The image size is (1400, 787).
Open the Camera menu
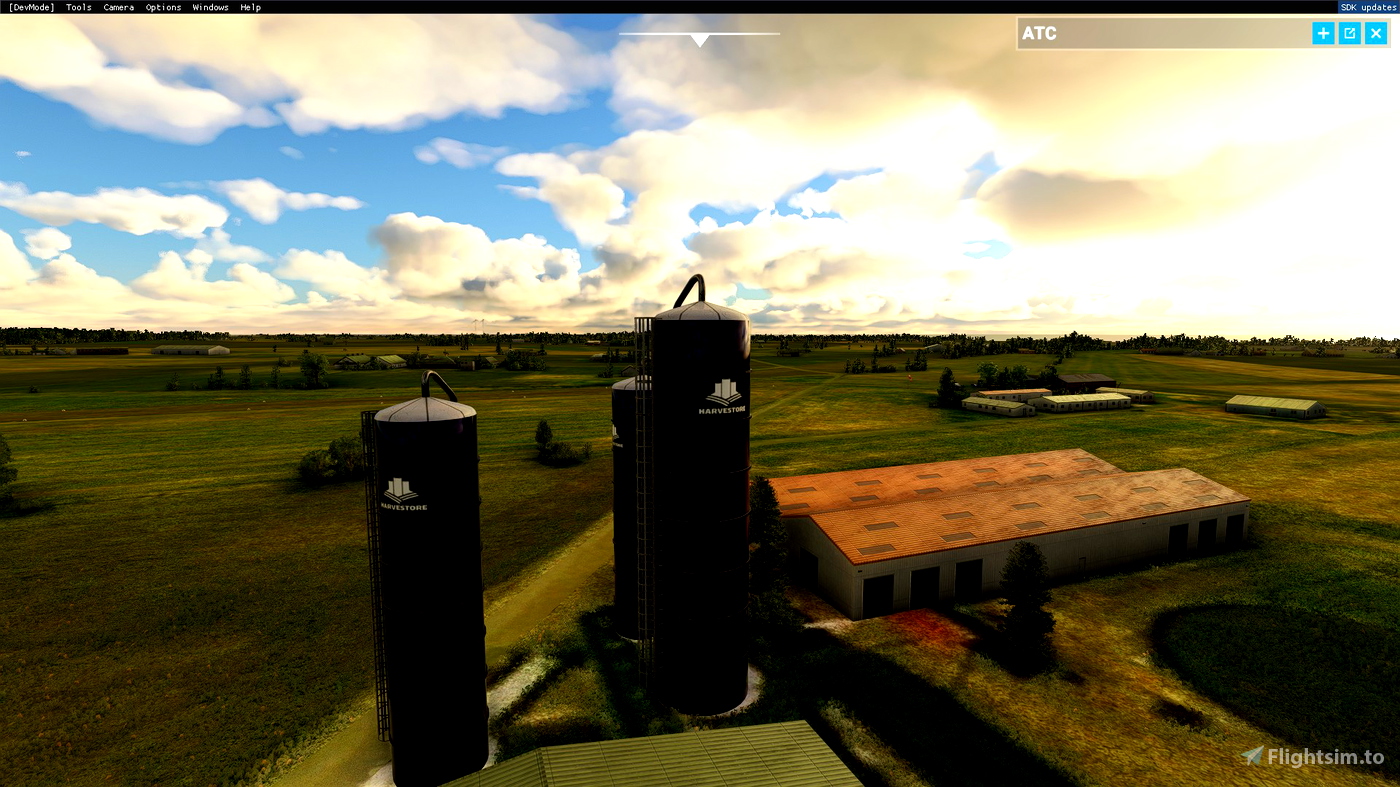(x=118, y=7)
